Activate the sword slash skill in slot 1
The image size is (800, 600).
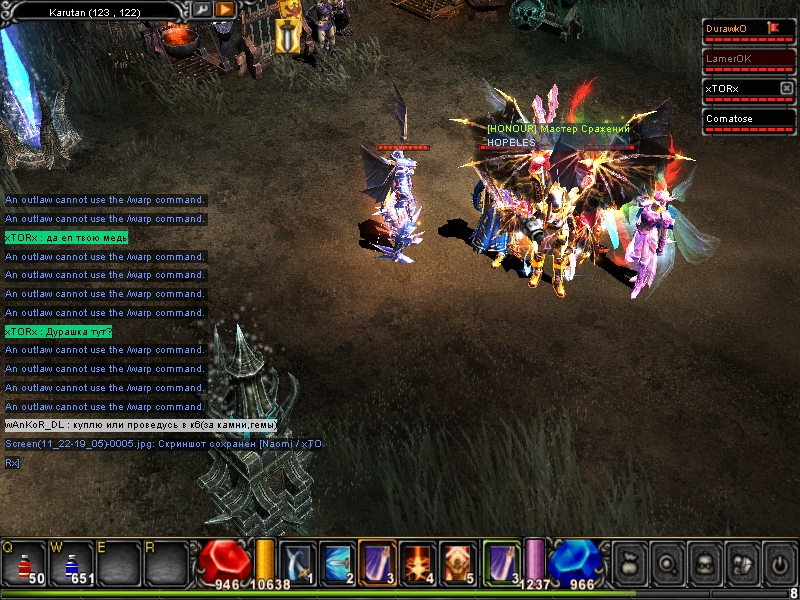pyautogui.click(x=298, y=562)
